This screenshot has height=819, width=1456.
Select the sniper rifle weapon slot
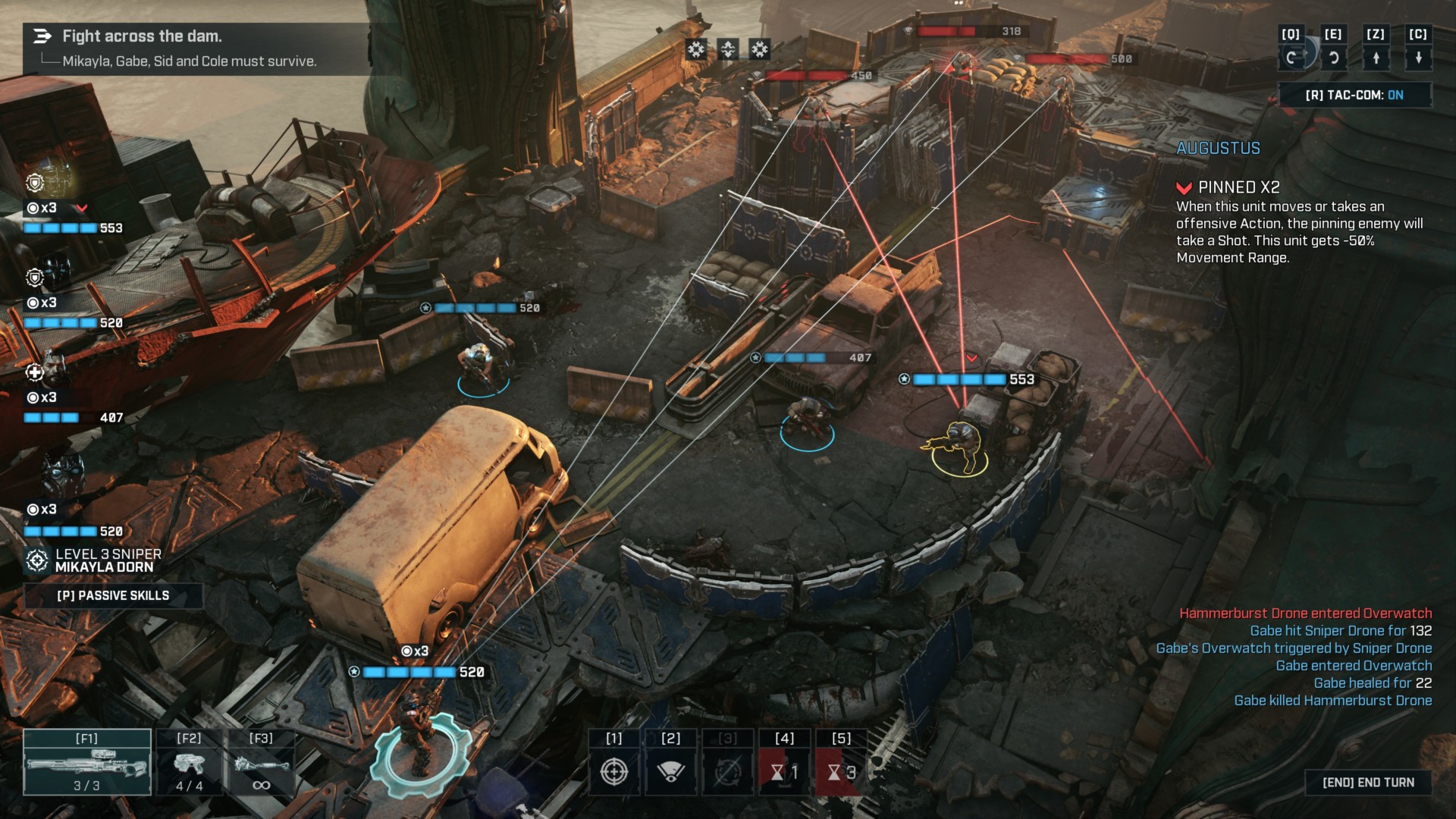tap(86, 762)
